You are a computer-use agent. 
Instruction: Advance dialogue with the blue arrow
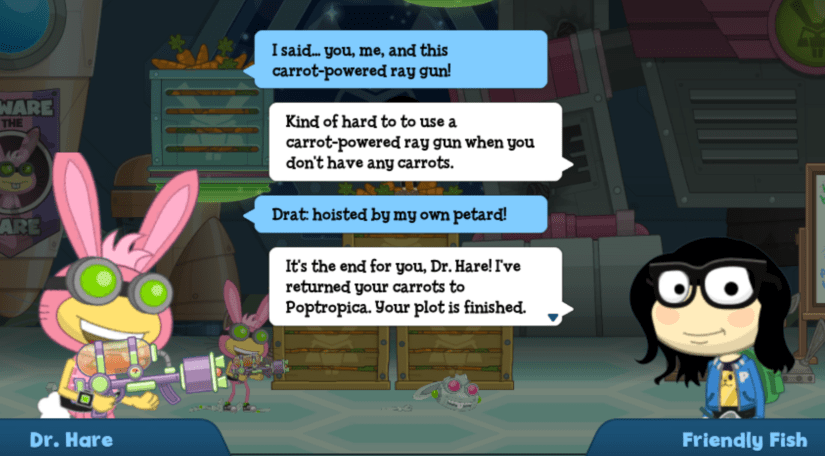(552, 317)
